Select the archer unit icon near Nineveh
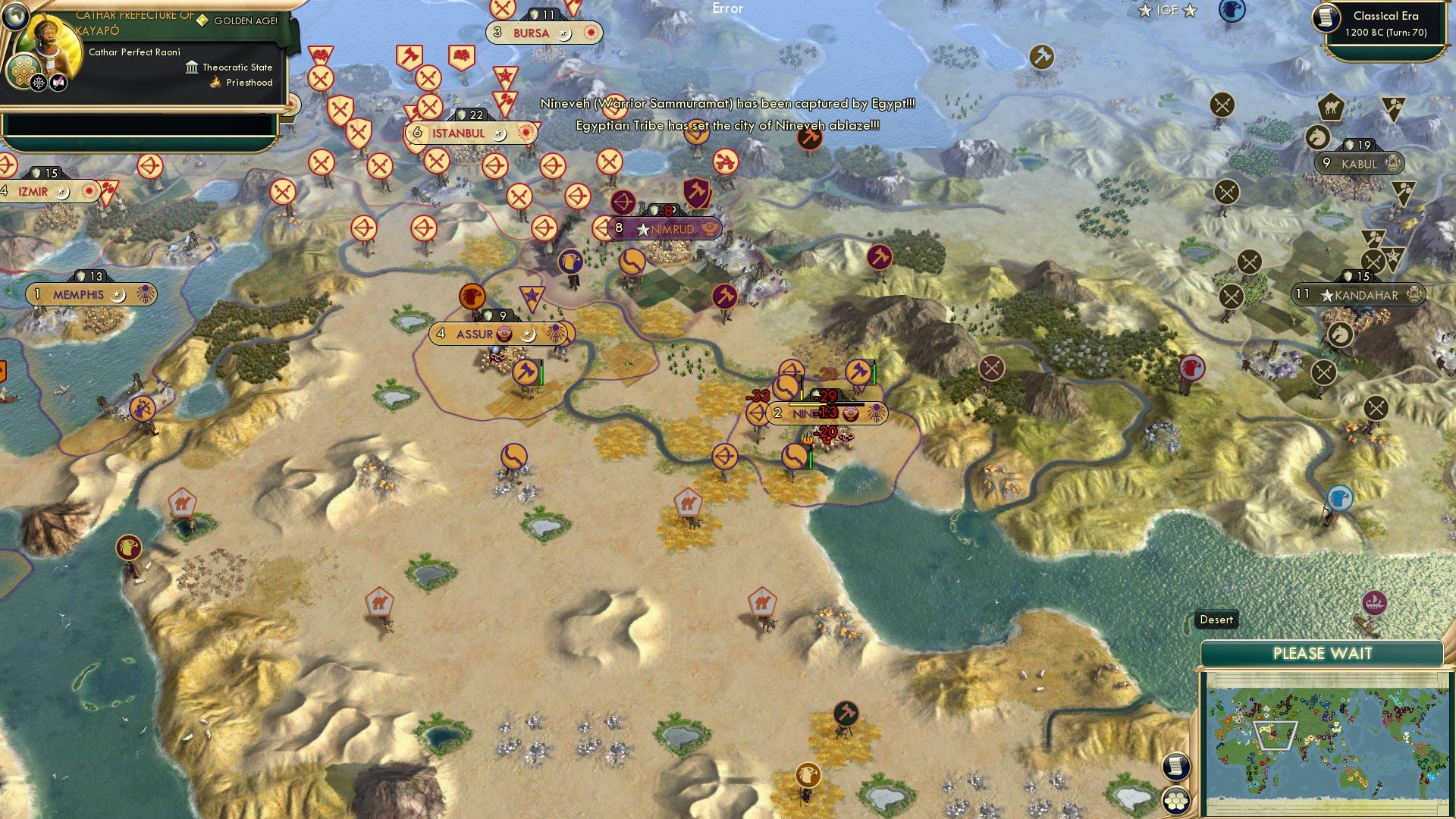The image size is (1456, 819). click(756, 414)
